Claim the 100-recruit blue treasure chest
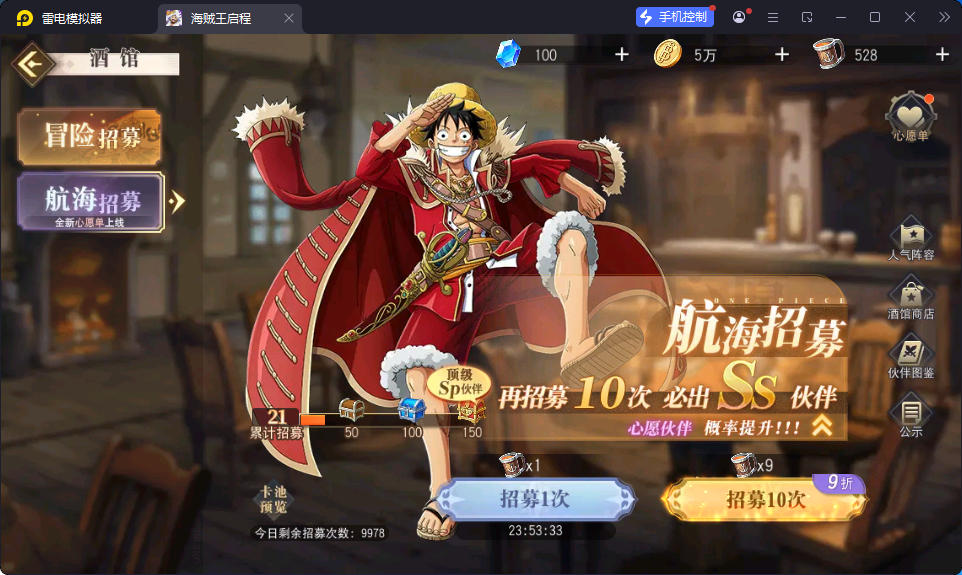 (x=412, y=410)
